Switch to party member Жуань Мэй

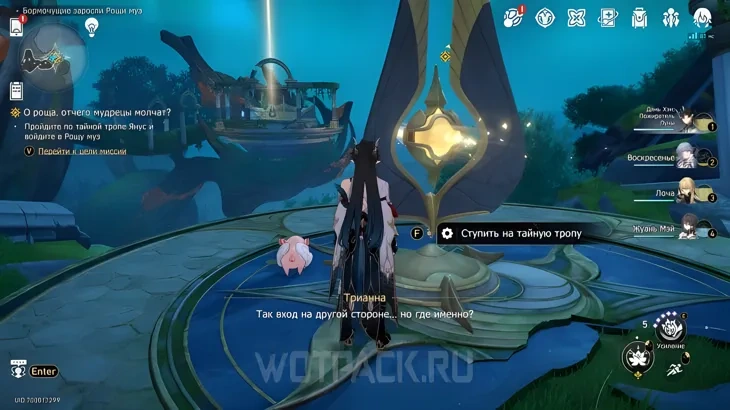pyautogui.click(x=688, y=228)
